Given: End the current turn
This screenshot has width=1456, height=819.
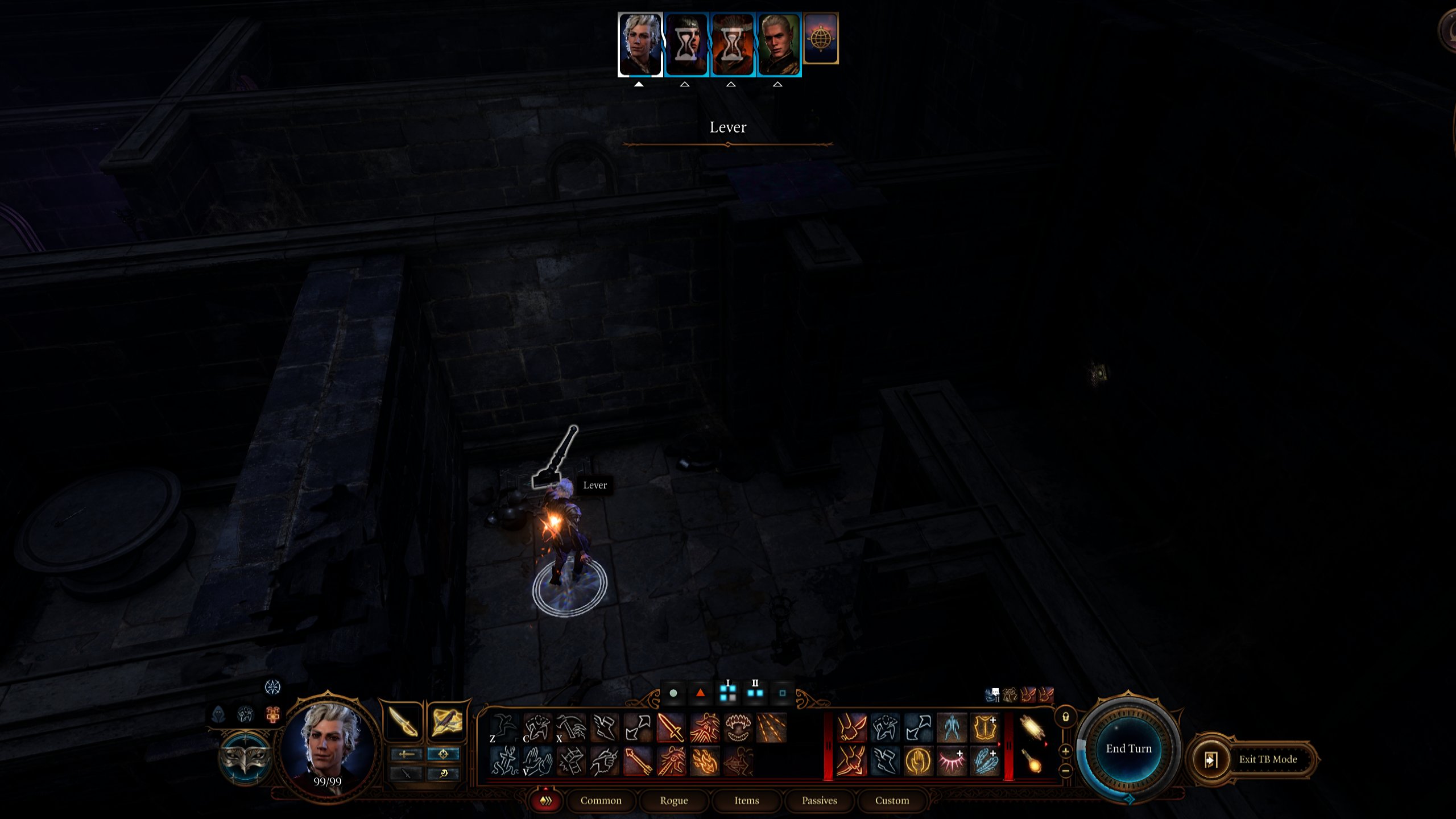Looking at the screenshot, I should pos(1128,748).
